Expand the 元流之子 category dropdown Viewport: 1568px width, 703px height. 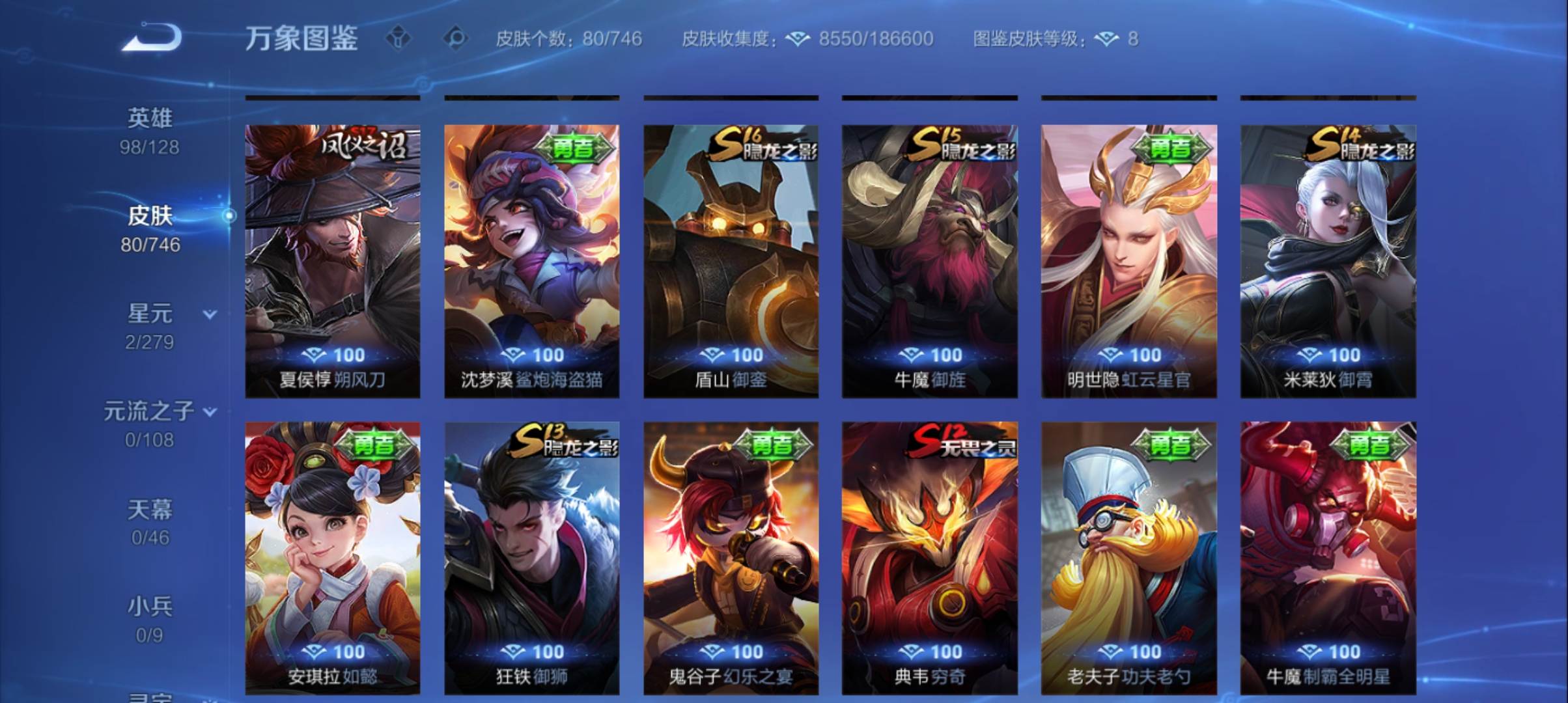[209, 413]
